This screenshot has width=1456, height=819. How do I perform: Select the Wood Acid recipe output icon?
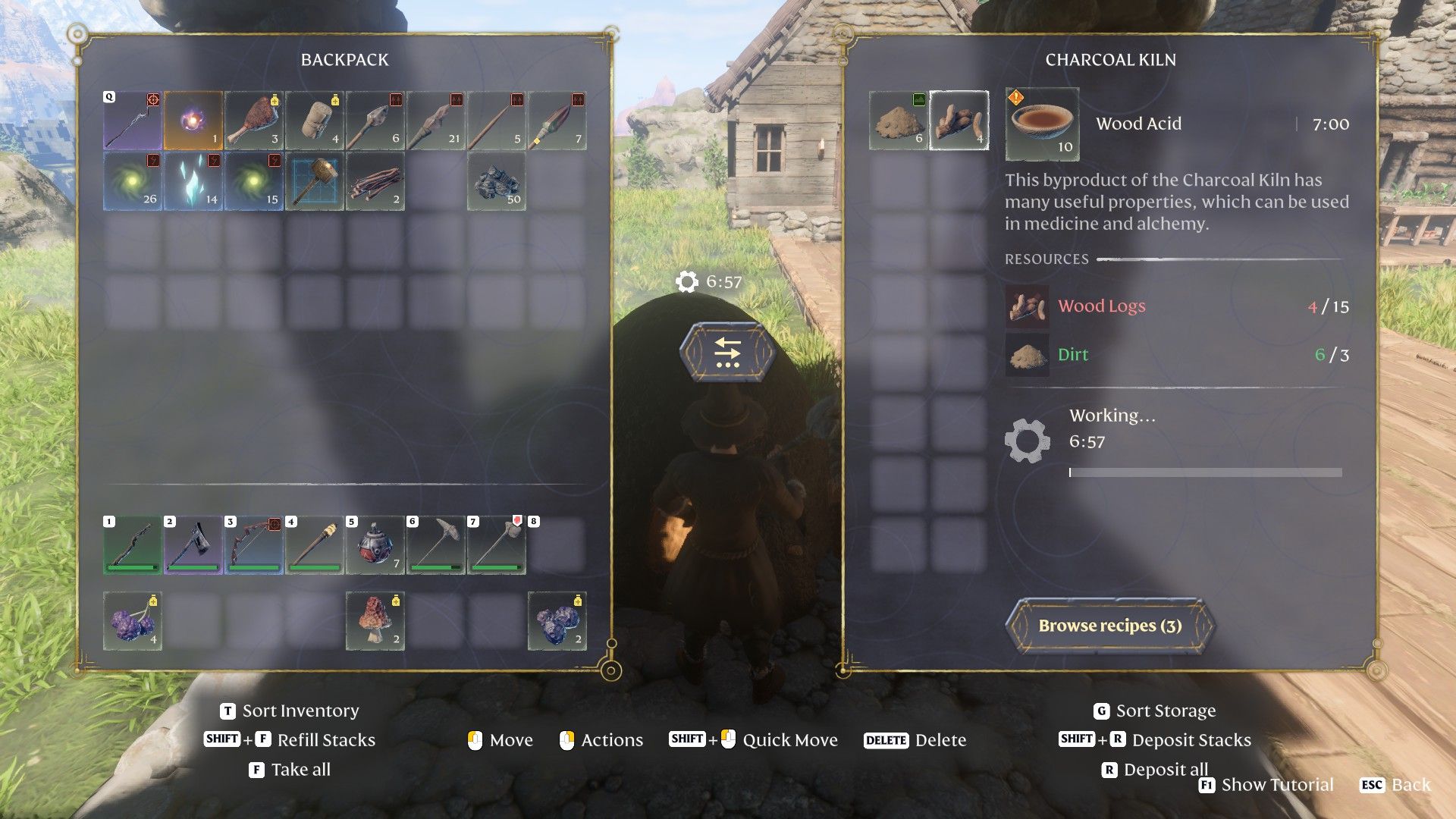1042,124
